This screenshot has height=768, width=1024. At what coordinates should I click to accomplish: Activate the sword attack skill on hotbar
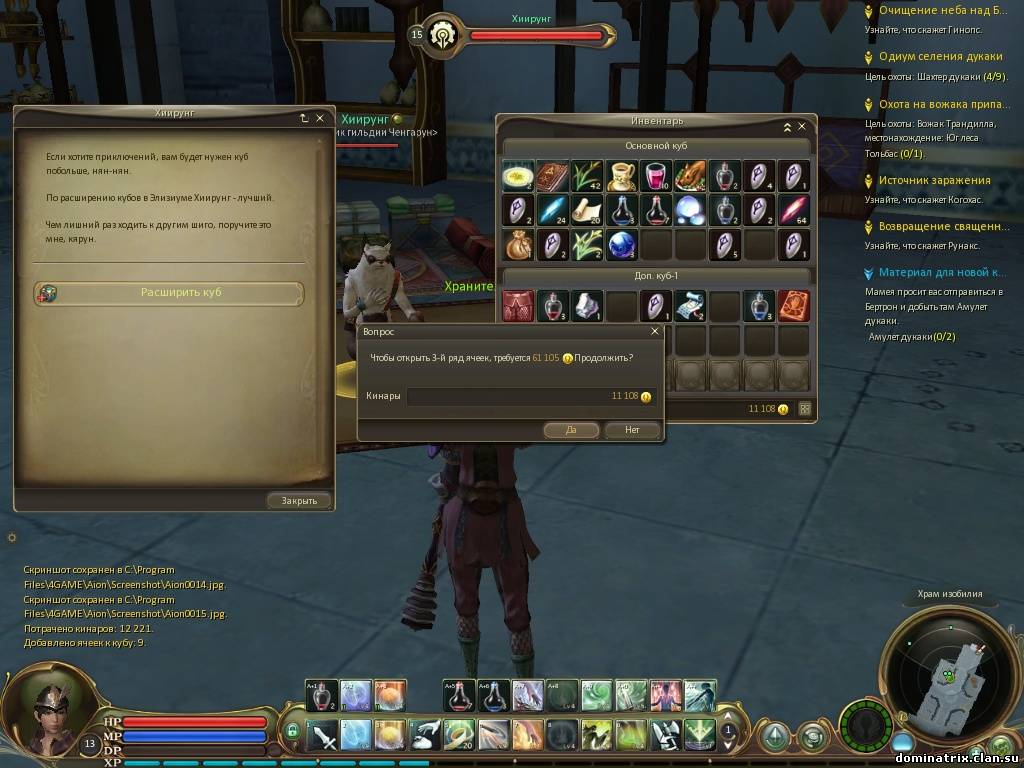point(323,735)
